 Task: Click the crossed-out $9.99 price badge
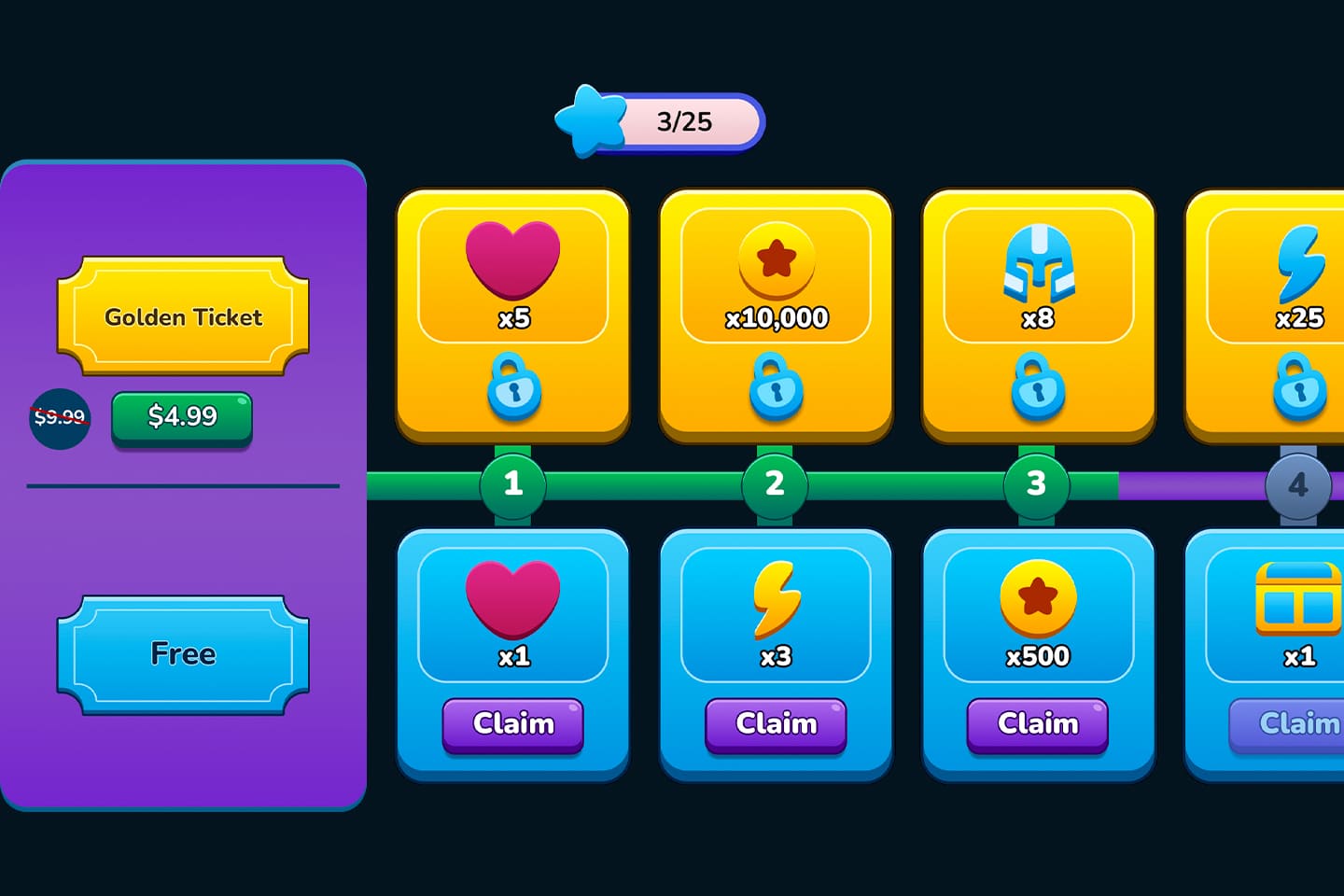click(x=60, y=419)
